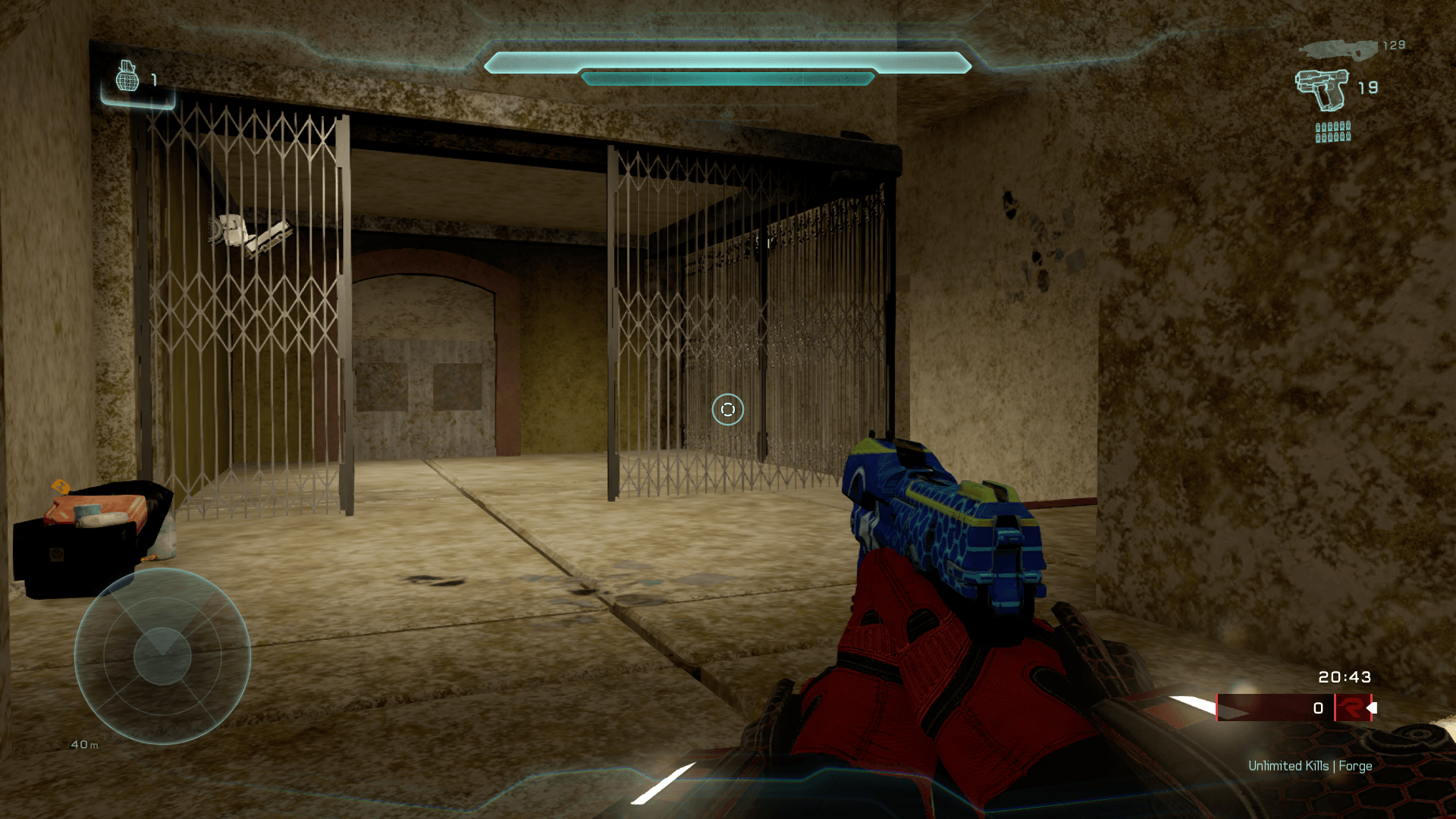Click the motion tracker radar
This screenshot has height=819, width=1456.
coord(162,657)
